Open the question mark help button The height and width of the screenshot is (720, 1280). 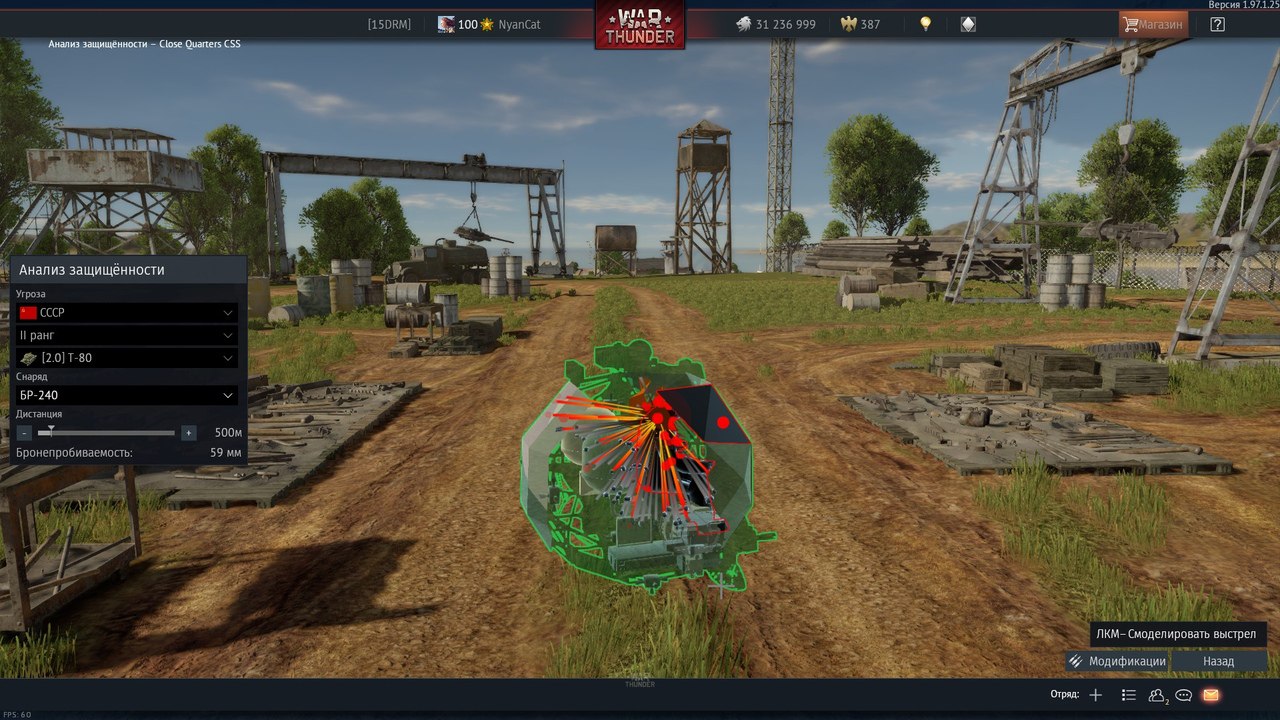pyautogui.click(x=1217, y=24)
